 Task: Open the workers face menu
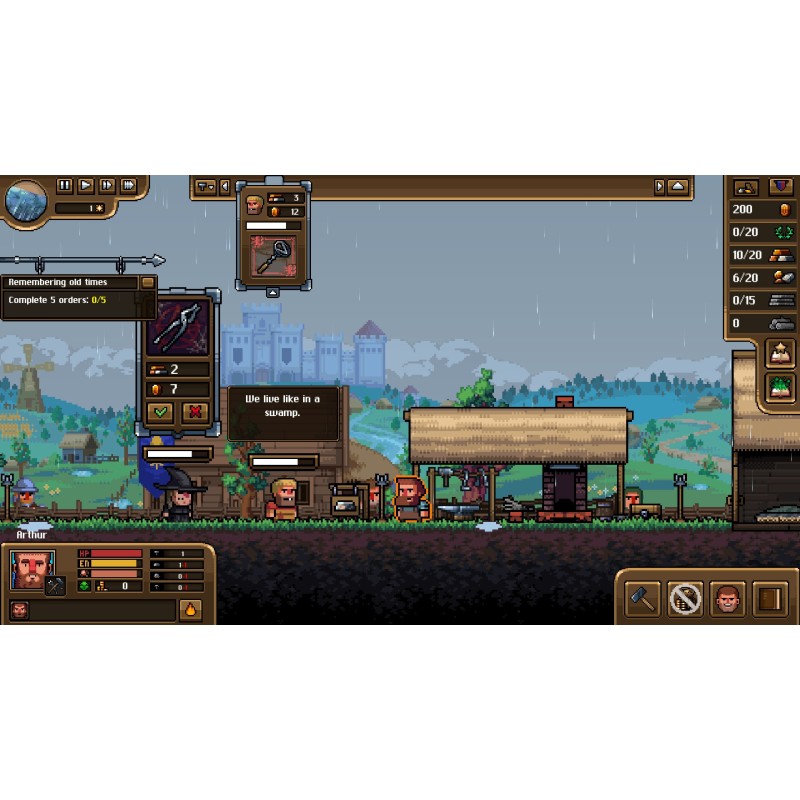pyautogui.click(x=728, y=598)
